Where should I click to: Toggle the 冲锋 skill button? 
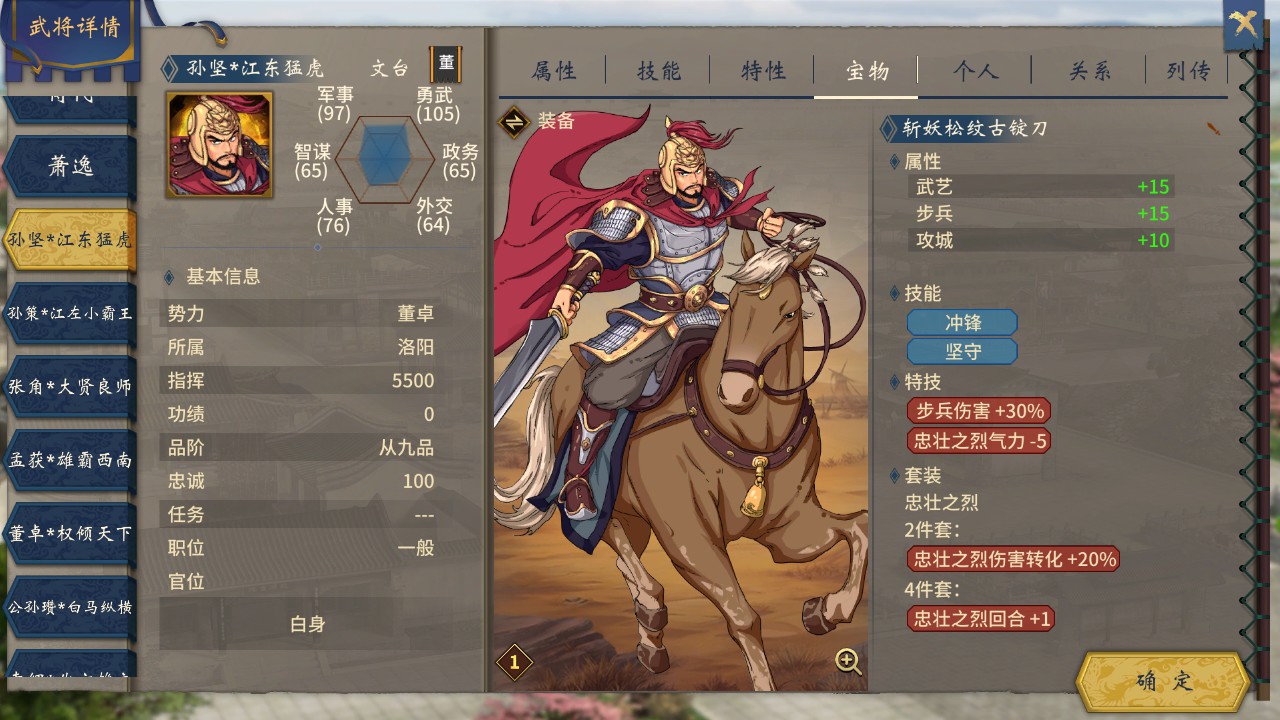(x=962, y=322)
